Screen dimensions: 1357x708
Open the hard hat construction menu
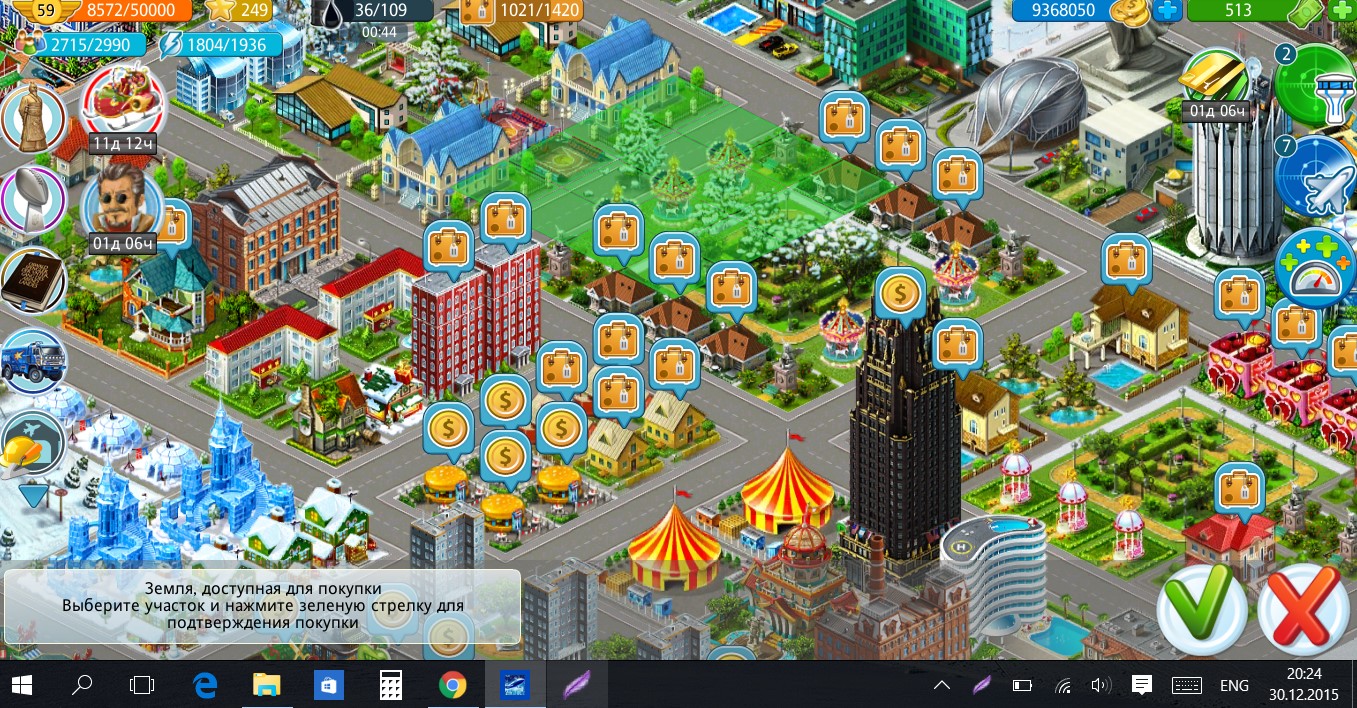pyautogui.click(x=33, y=445)
